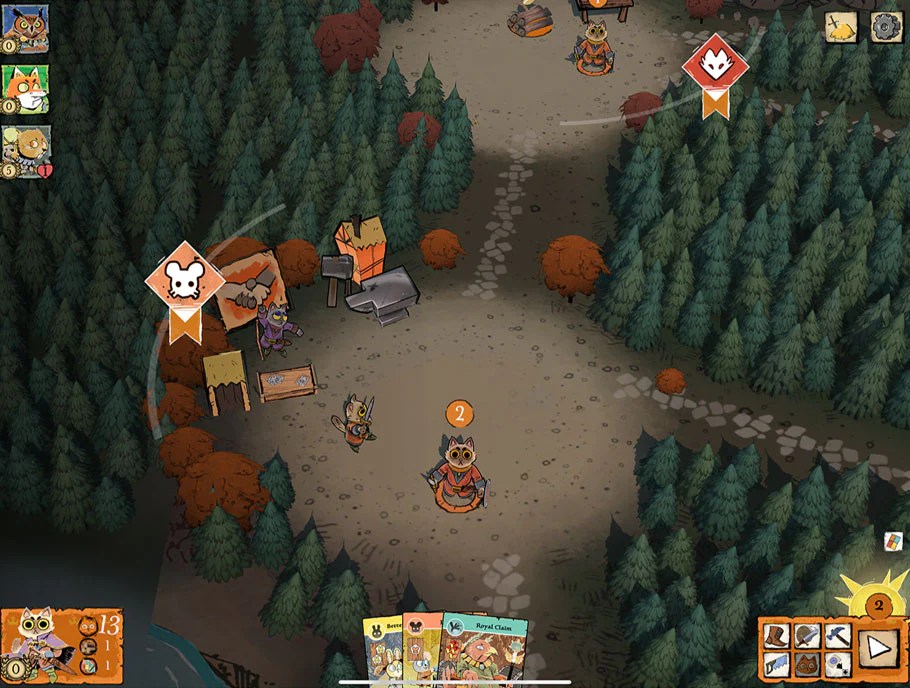This screenshot has width=910, height=688.
Task: Open the Vagabond cat player panel
Action: (x=62, y=645)
